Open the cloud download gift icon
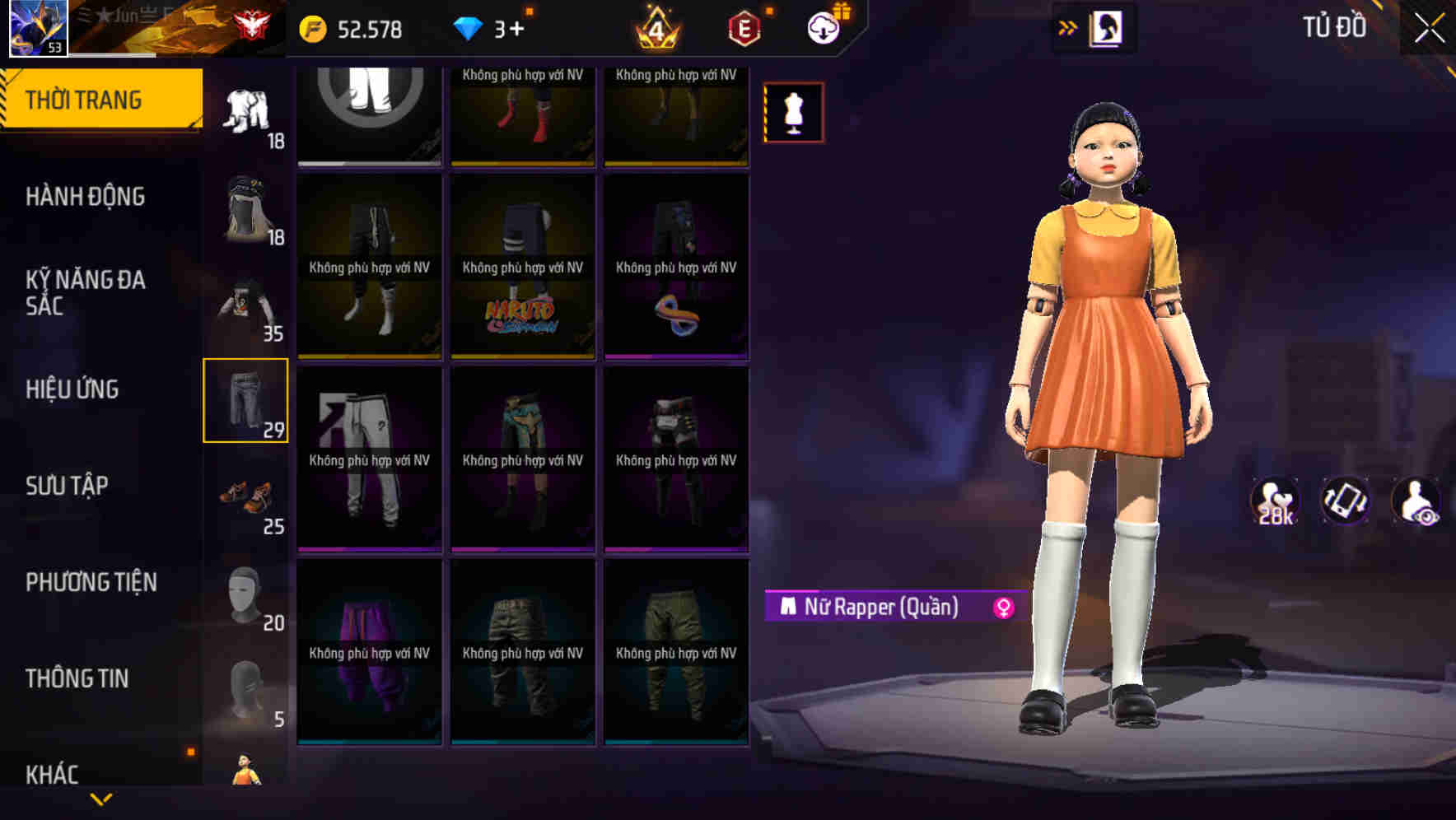The image size is (1456, 820). (x=825, y=27)
